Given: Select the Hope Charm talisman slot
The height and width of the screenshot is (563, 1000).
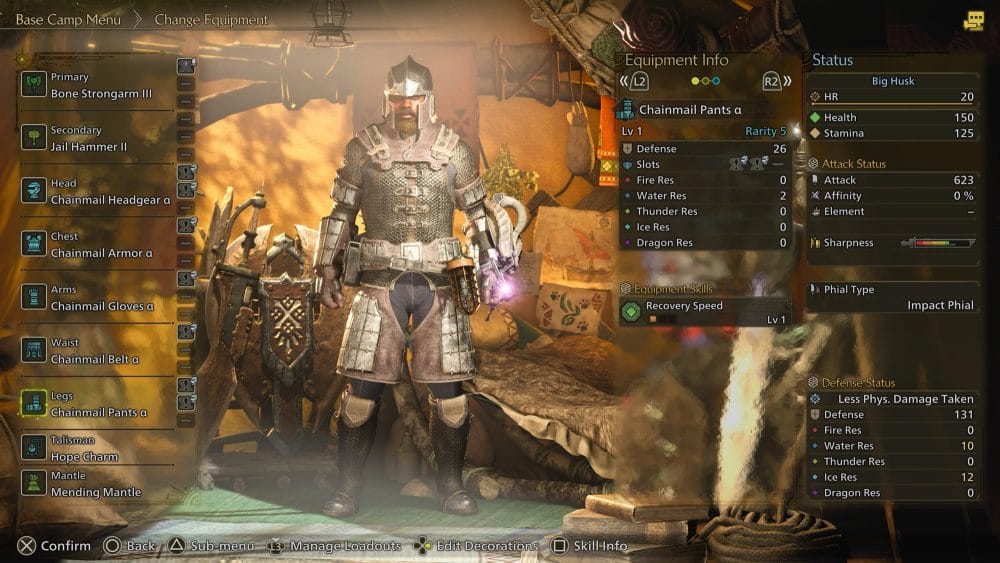Looking at the screenshot, I should (x=84, y=449).
